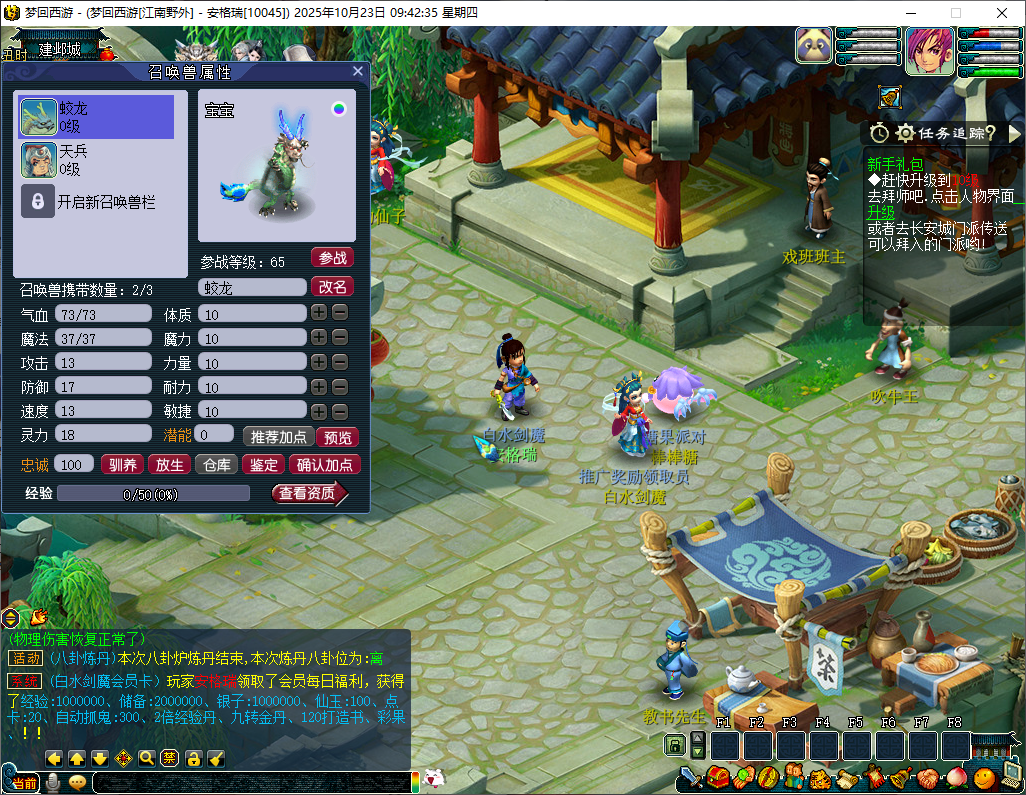Viewport: 1026px width, 795px height.
Task: Click the chat text input box
Action: click(x=250, y=783)
